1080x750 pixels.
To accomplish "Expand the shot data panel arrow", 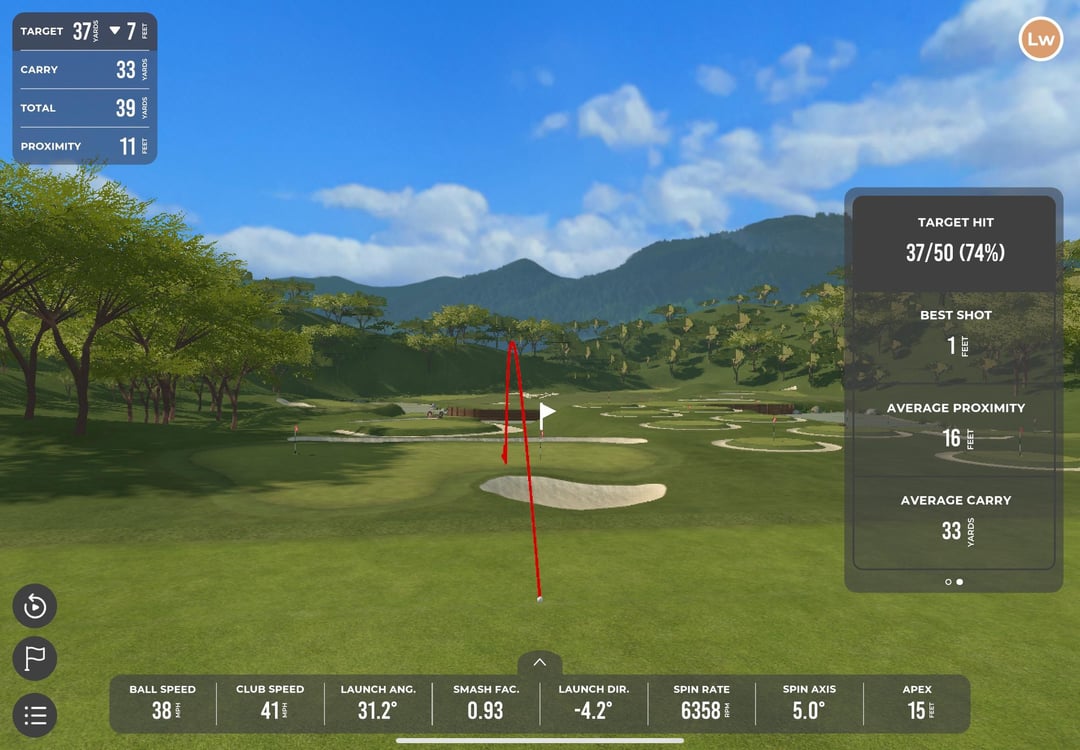I will pyautogui.click(x=540, y=662).
